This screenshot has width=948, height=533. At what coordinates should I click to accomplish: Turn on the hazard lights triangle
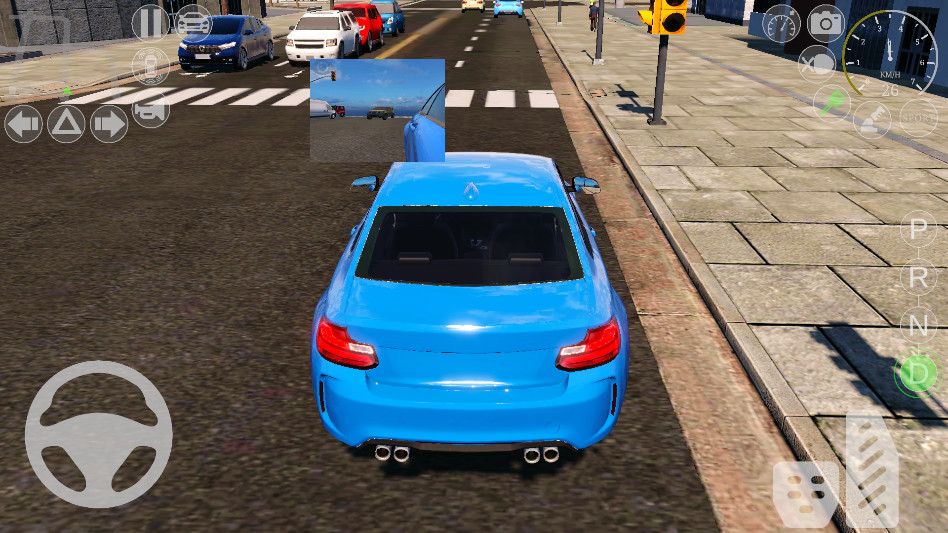pos(66,124)
